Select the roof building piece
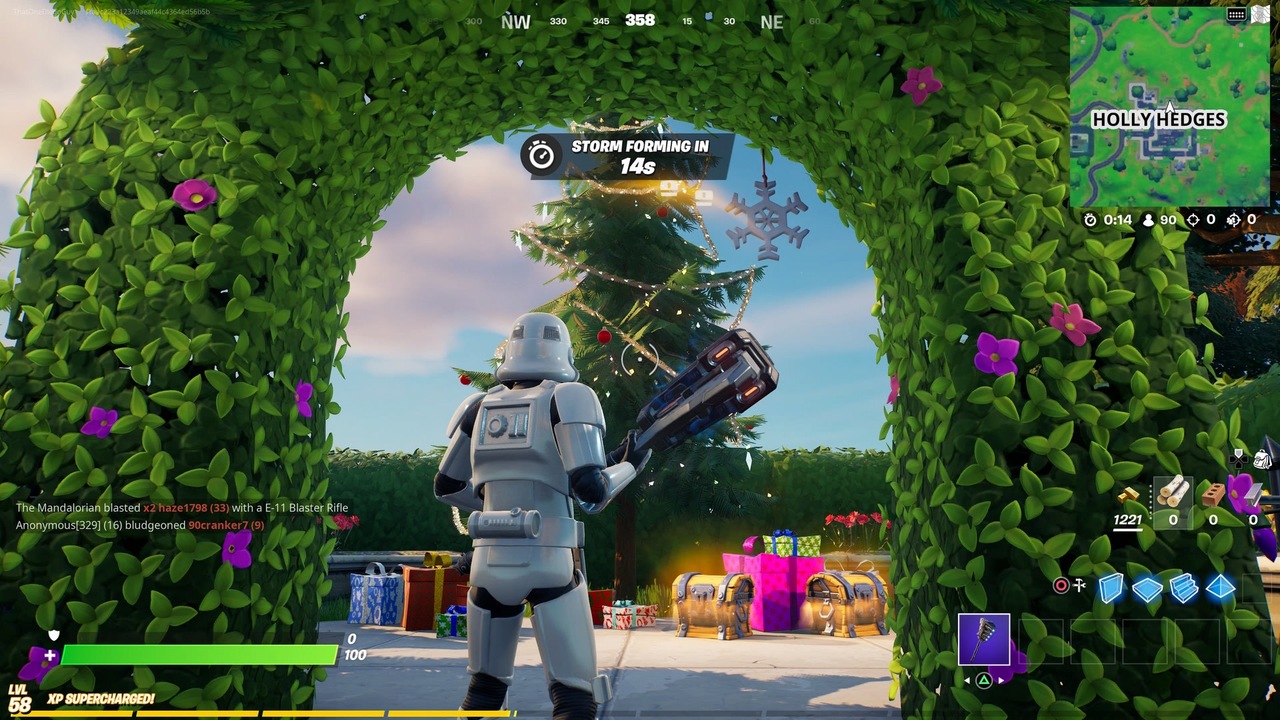The height and width of the screenshot is (720, 1280). 1219,588
